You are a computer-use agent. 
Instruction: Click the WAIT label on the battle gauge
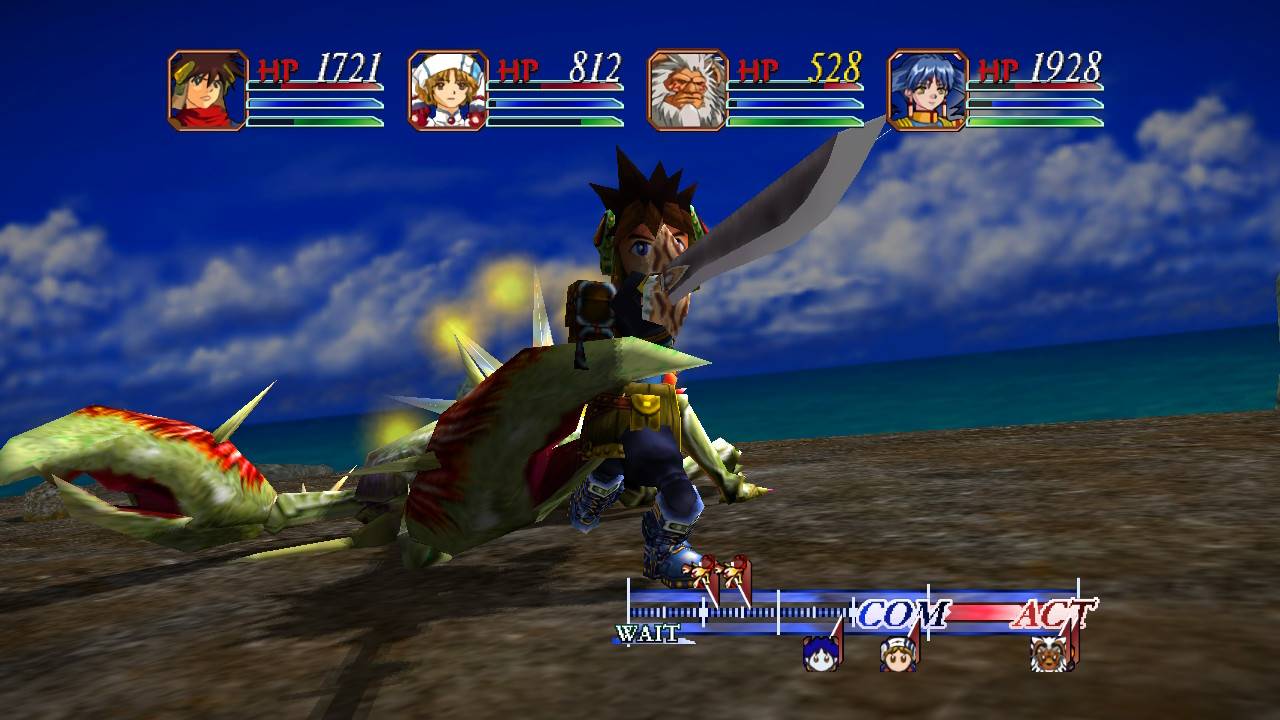pos(650,631)
